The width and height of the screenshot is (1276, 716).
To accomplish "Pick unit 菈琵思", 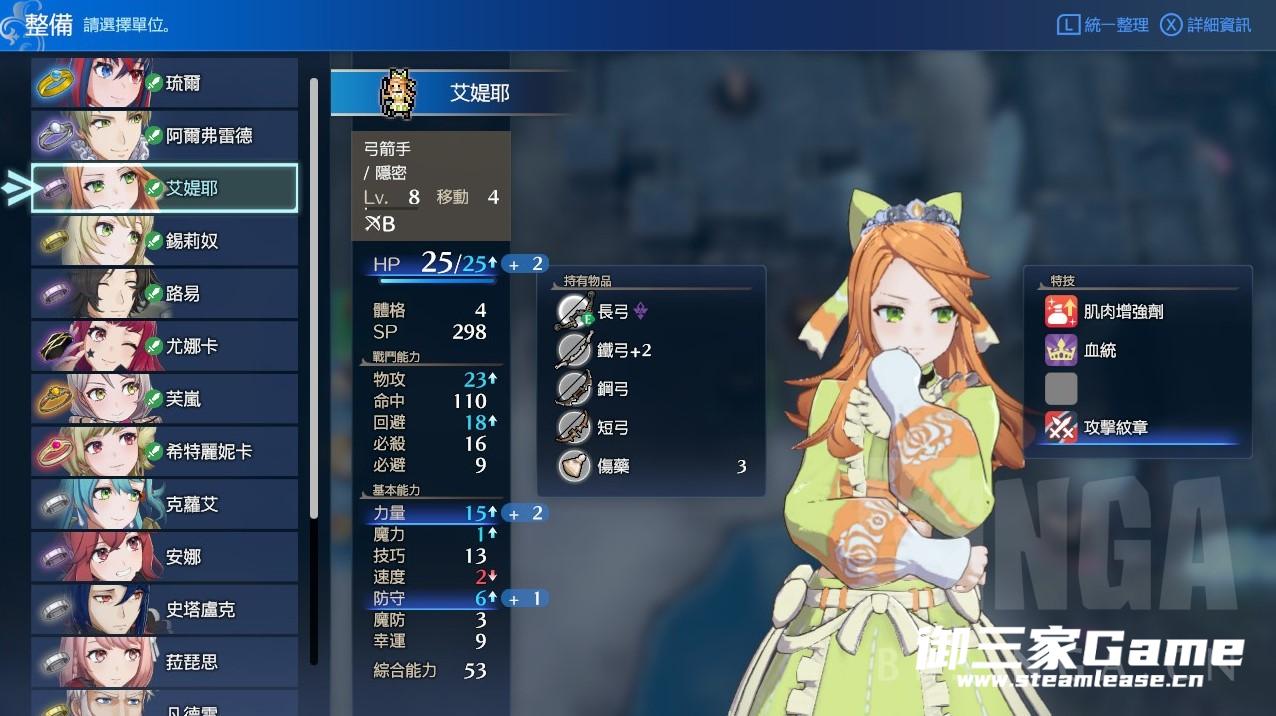I will tap(165, 662).
